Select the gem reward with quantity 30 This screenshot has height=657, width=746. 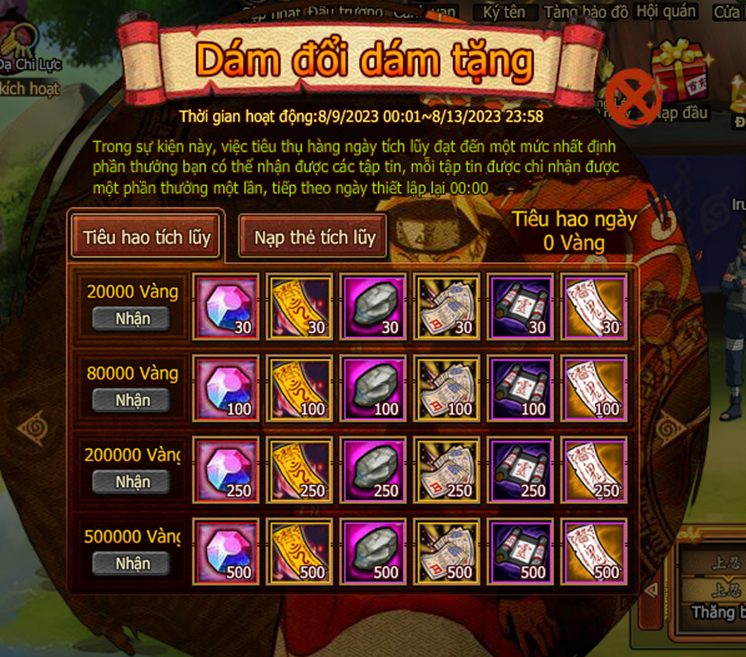coord(226,306)
